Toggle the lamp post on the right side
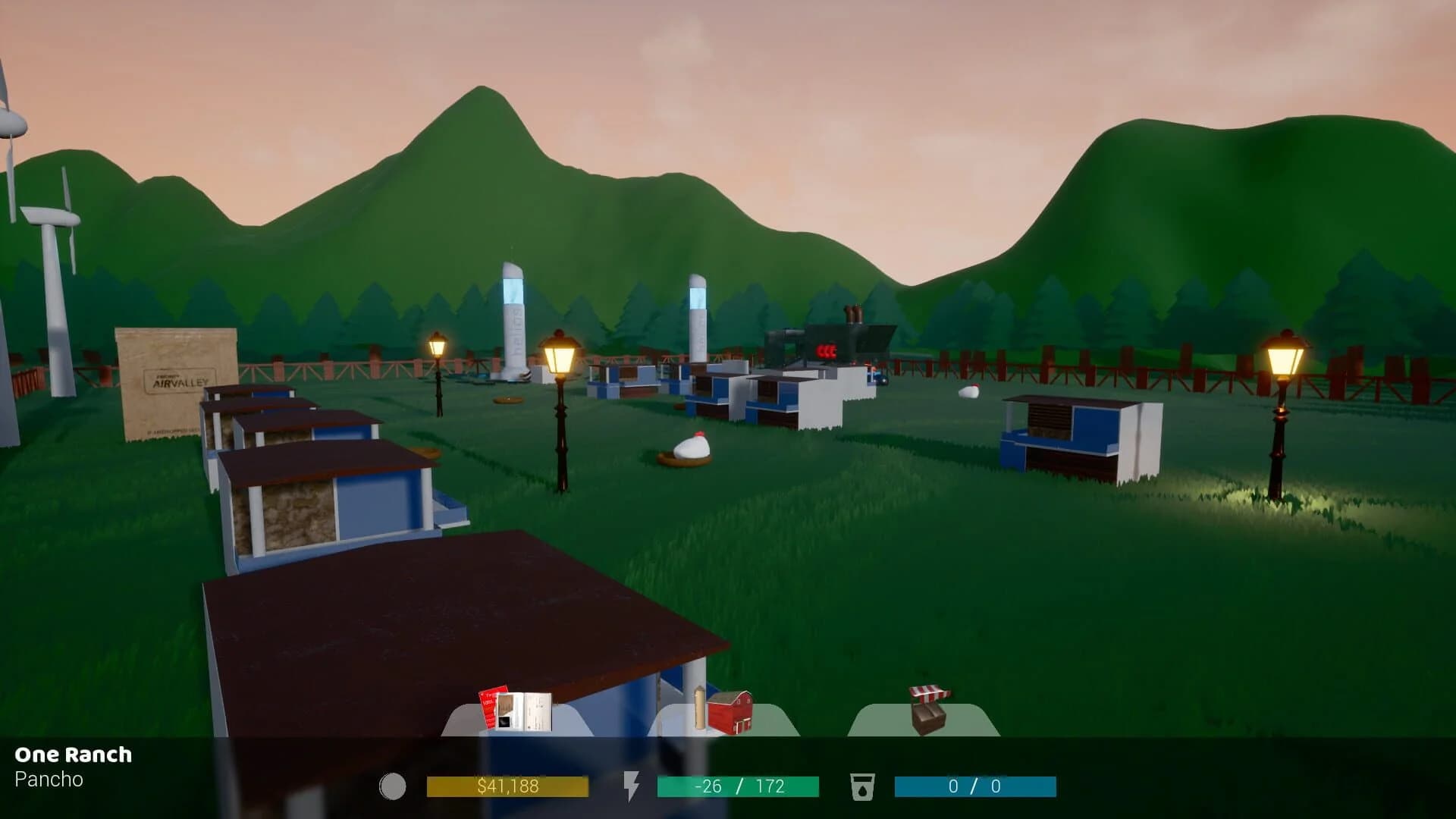This screenshot has height=819, width=1456. (1281, 360)
